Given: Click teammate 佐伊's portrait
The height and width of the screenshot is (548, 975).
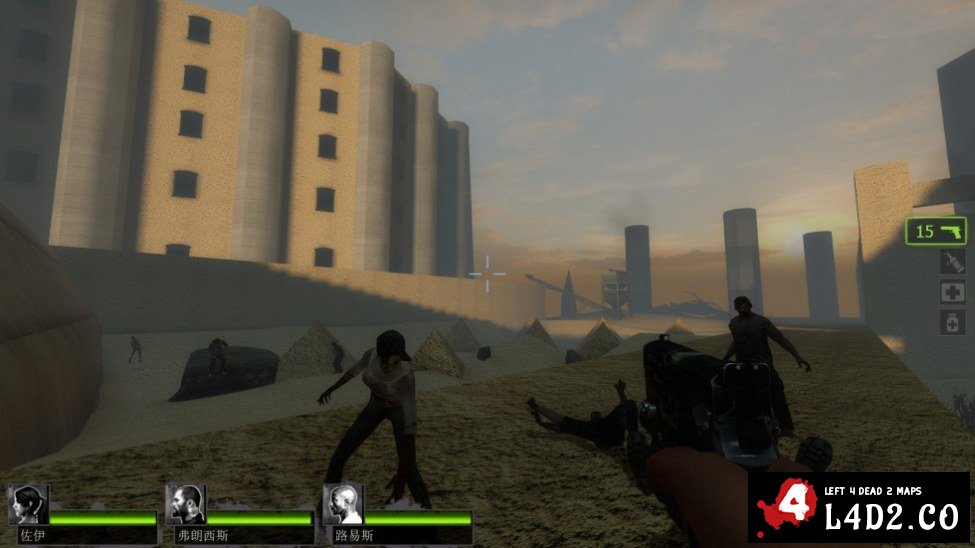Looking at the screenshot, I should coord(27,504).
